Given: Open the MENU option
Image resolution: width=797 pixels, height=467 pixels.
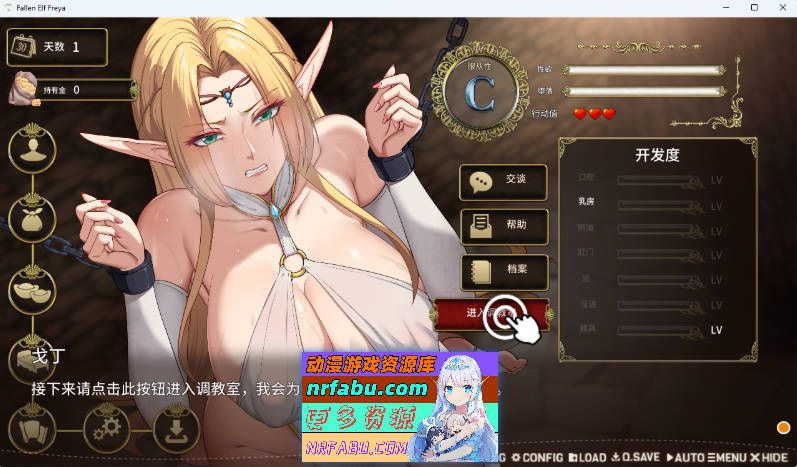Looking at the screenshot, I should pos(728,457).
